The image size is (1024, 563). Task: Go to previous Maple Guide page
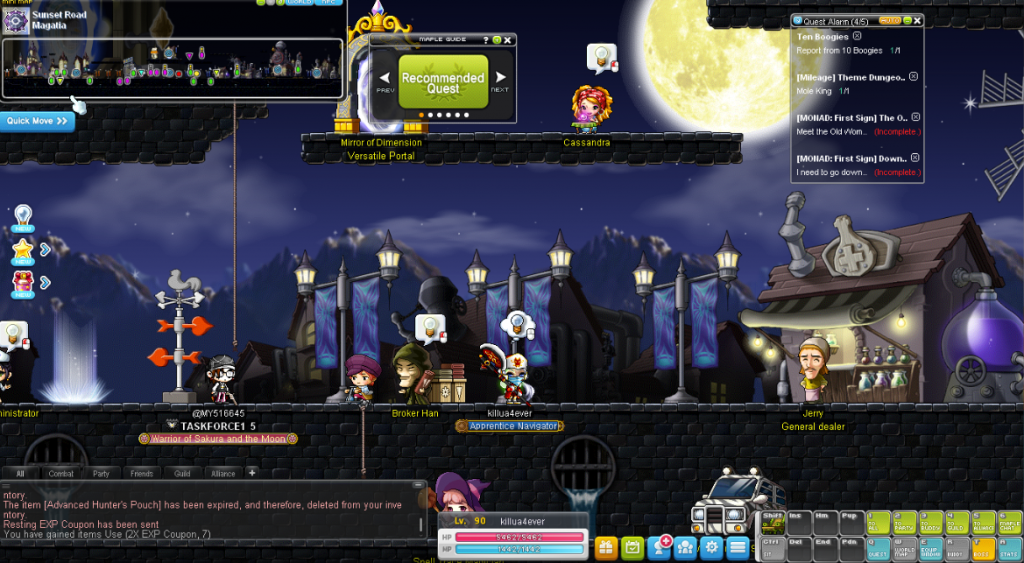(386, 78)
